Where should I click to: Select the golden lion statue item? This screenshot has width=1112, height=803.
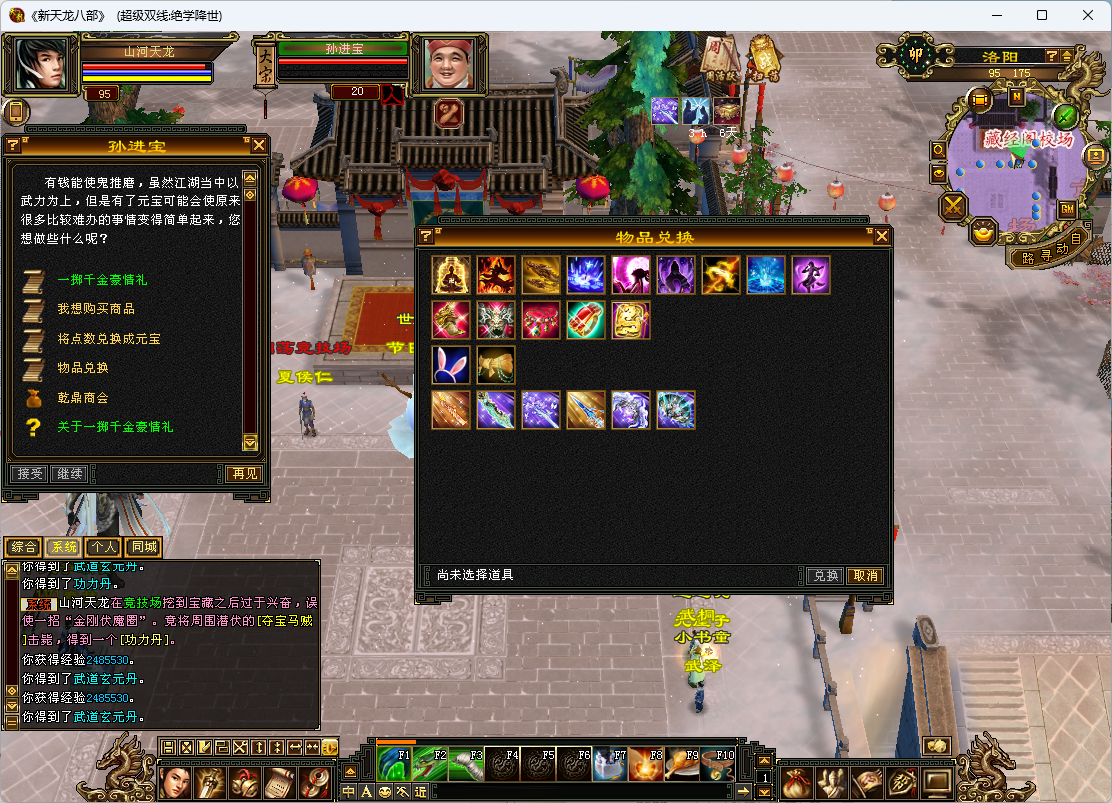pyautogui.click(x=631, y=320)
